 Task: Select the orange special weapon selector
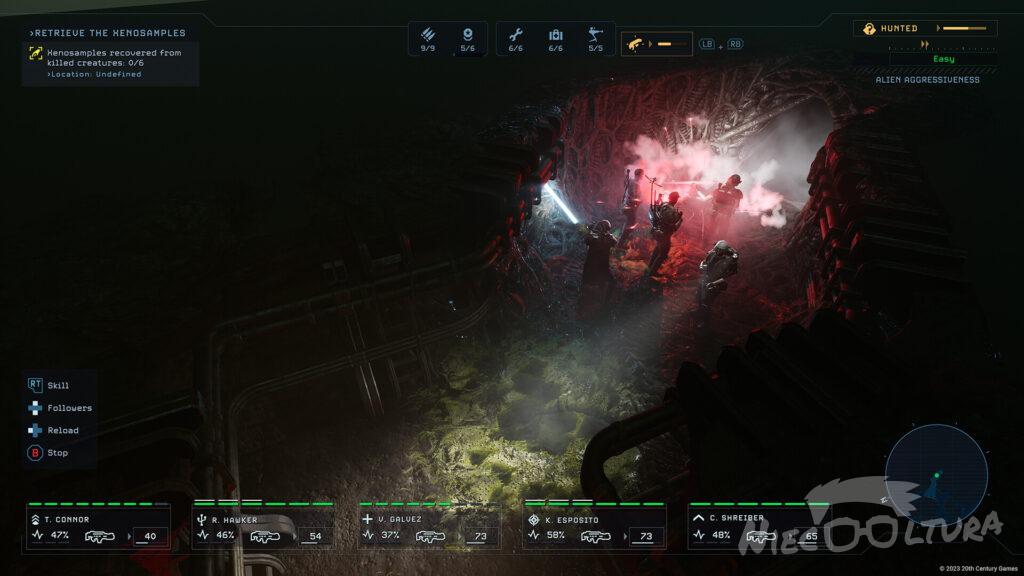pyautogui.click(x=657, y=44)
